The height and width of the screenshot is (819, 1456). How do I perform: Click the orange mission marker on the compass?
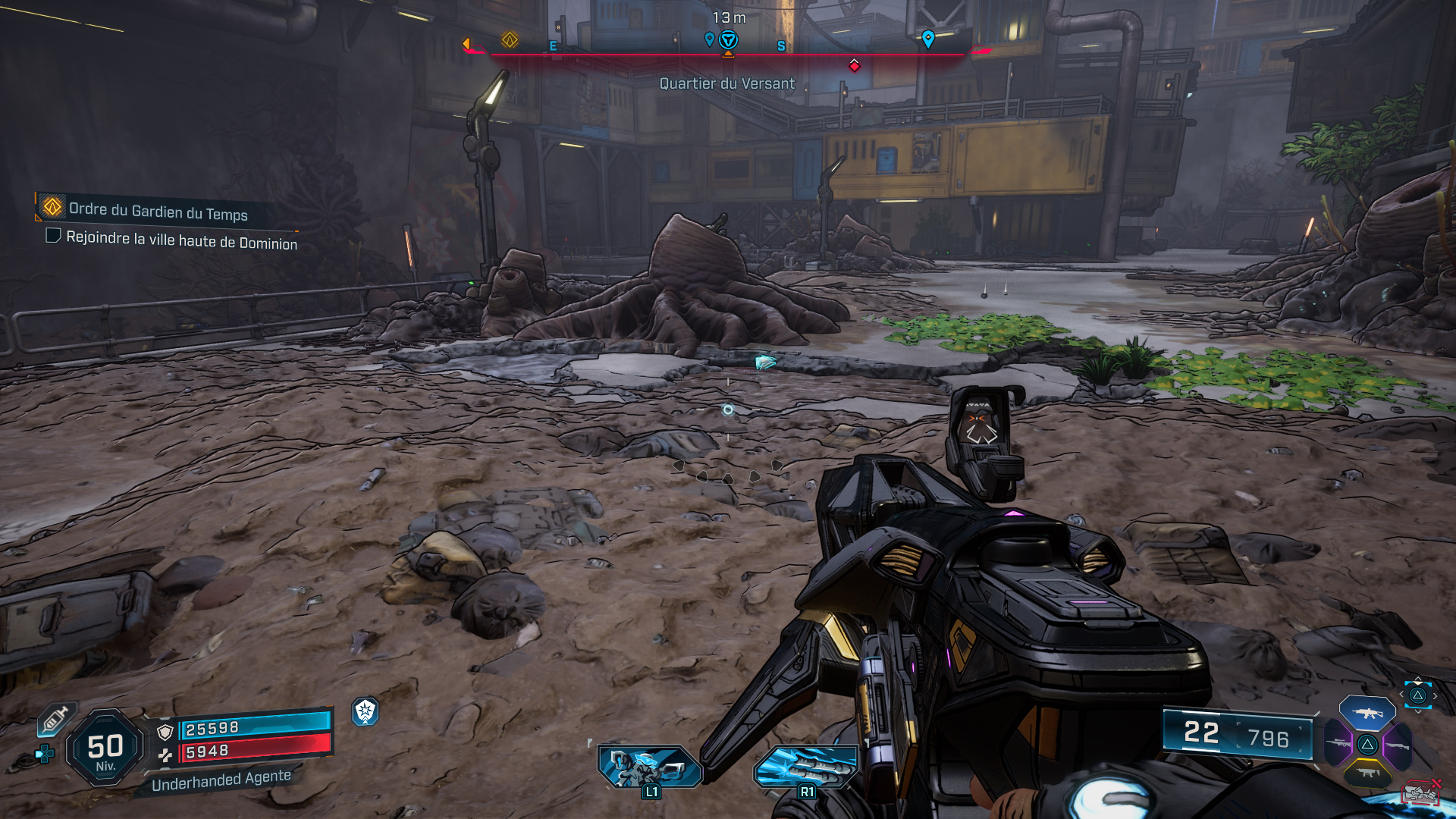(510, 39)
